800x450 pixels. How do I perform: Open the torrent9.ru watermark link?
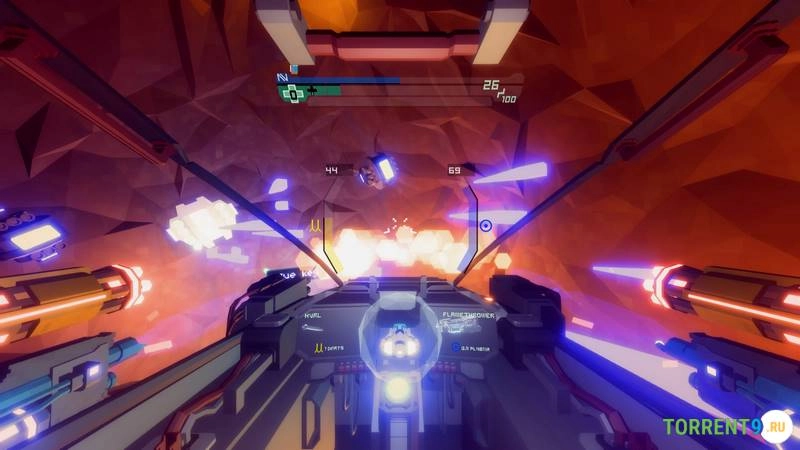tap(725, 427)
